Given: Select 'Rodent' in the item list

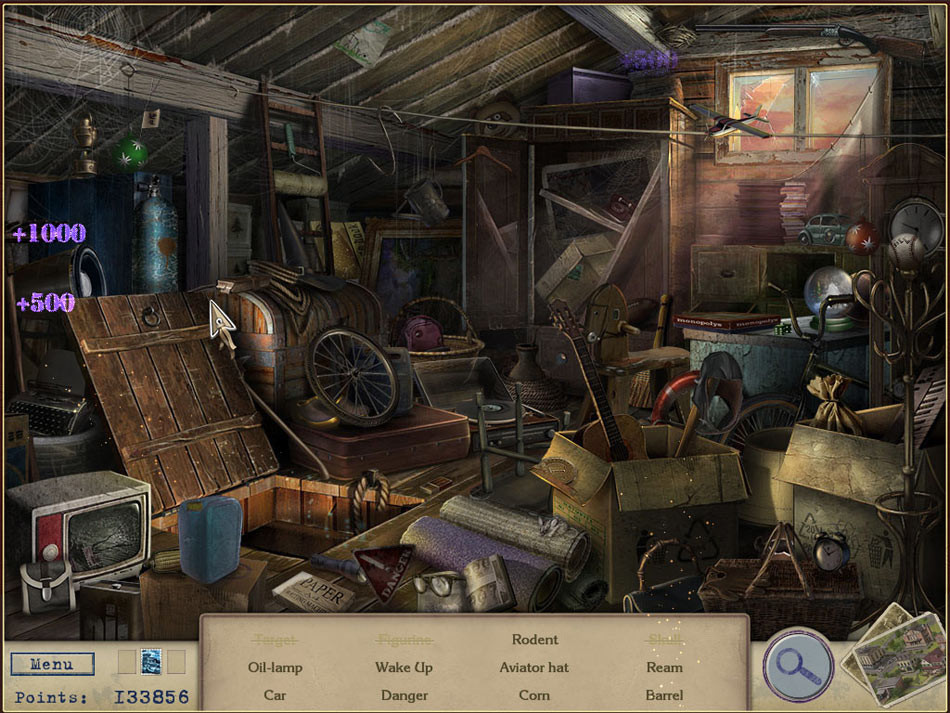Looking at the screenshot, I should tap(535, 639).
